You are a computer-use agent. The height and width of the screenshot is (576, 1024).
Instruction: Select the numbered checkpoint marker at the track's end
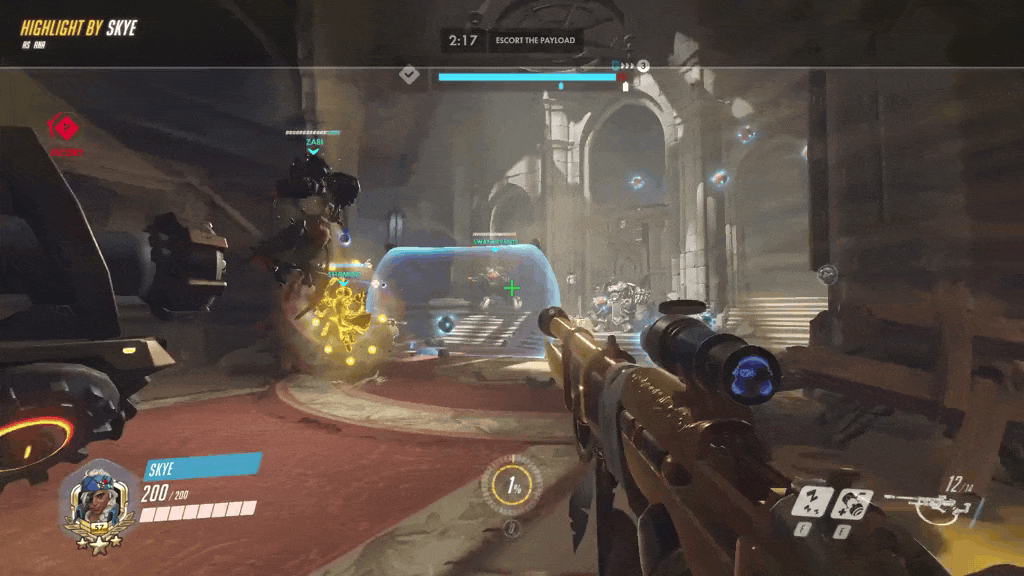(x=643, y=66)
